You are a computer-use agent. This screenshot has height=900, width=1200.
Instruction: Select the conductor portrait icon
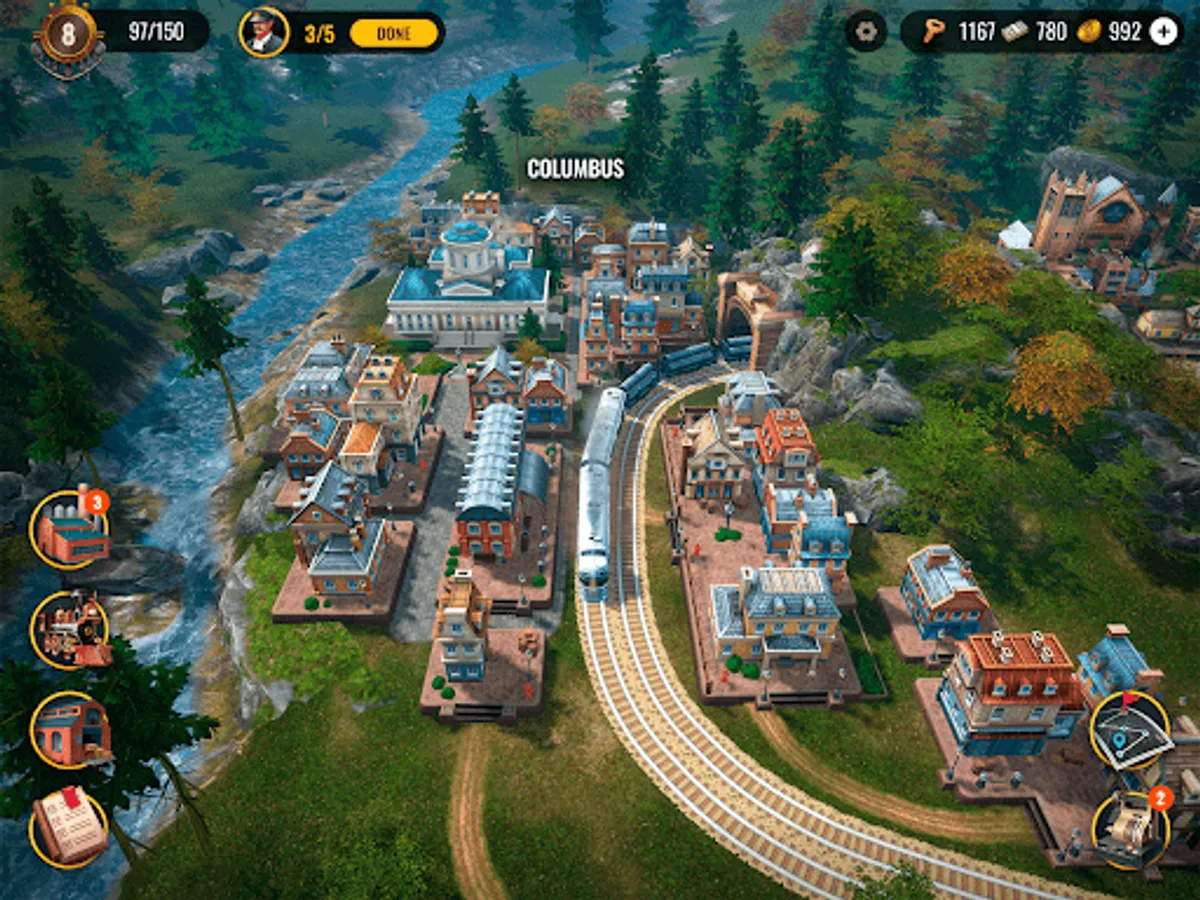pos(264,32)
